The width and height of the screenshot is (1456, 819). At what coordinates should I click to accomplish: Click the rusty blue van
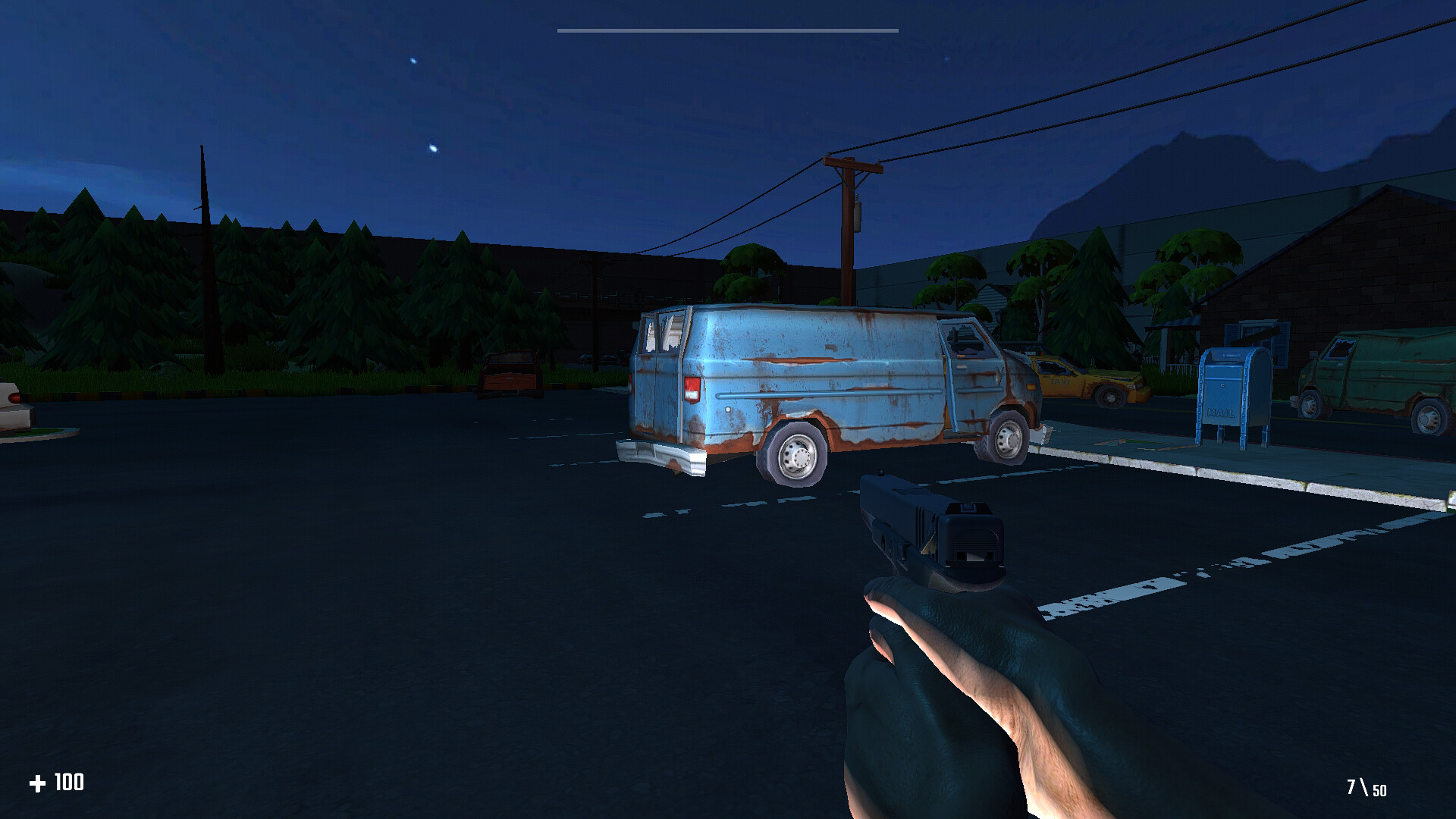(x=819, y=372)
